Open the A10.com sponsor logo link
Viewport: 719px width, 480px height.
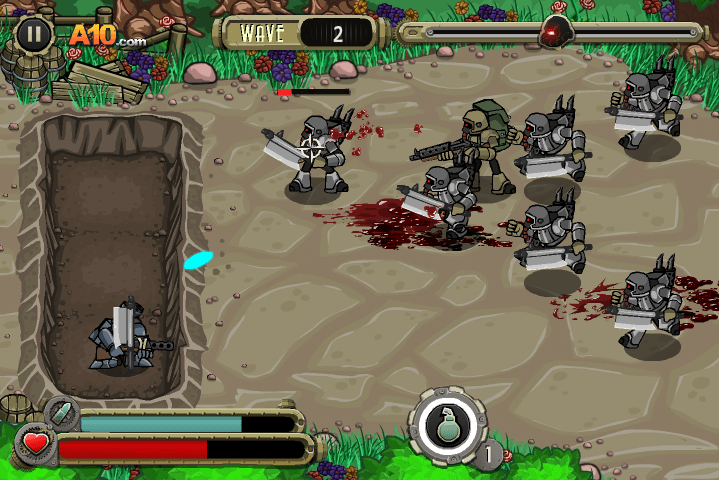point(106,36)
